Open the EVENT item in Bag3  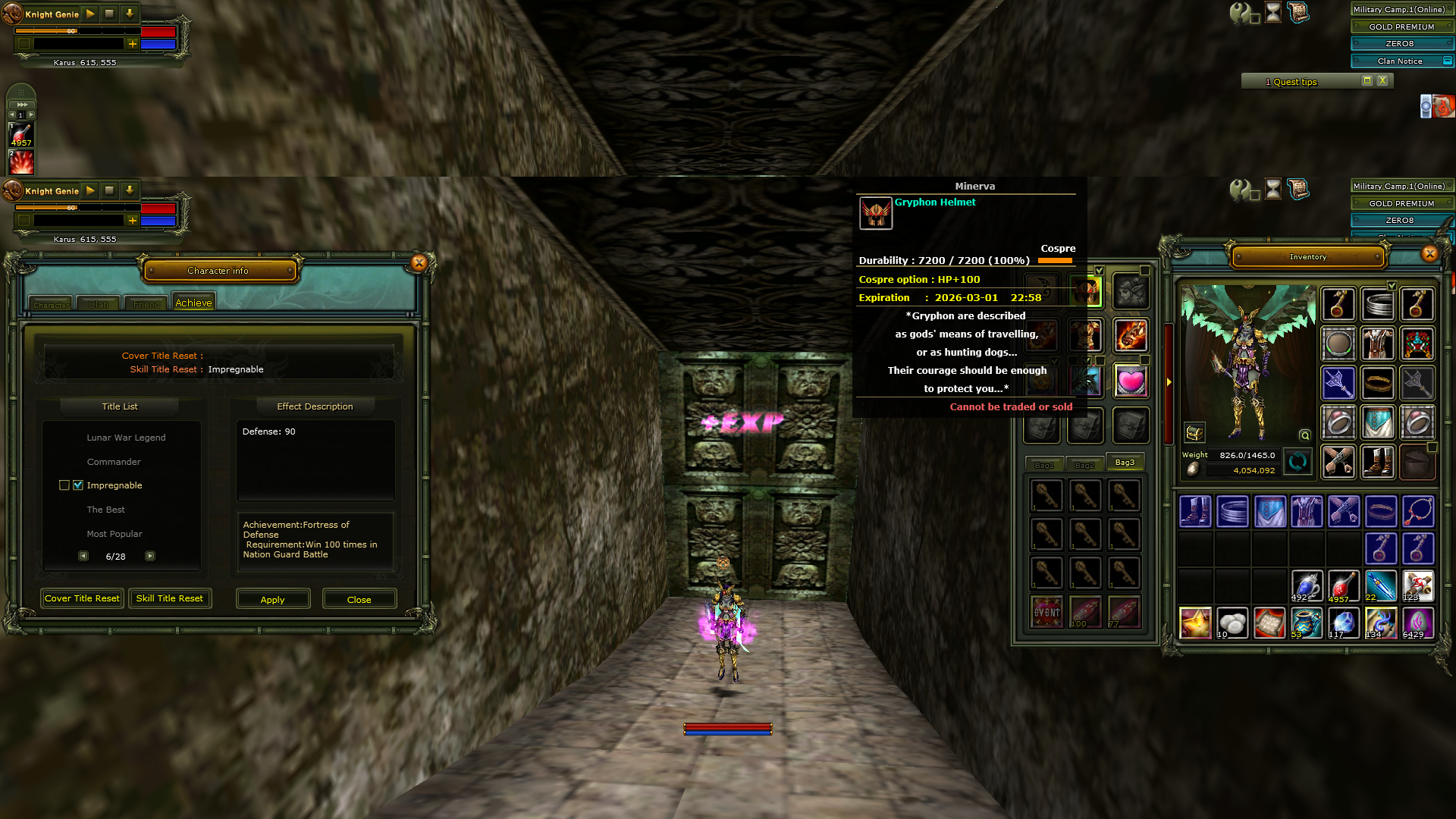pos(1045,610)
